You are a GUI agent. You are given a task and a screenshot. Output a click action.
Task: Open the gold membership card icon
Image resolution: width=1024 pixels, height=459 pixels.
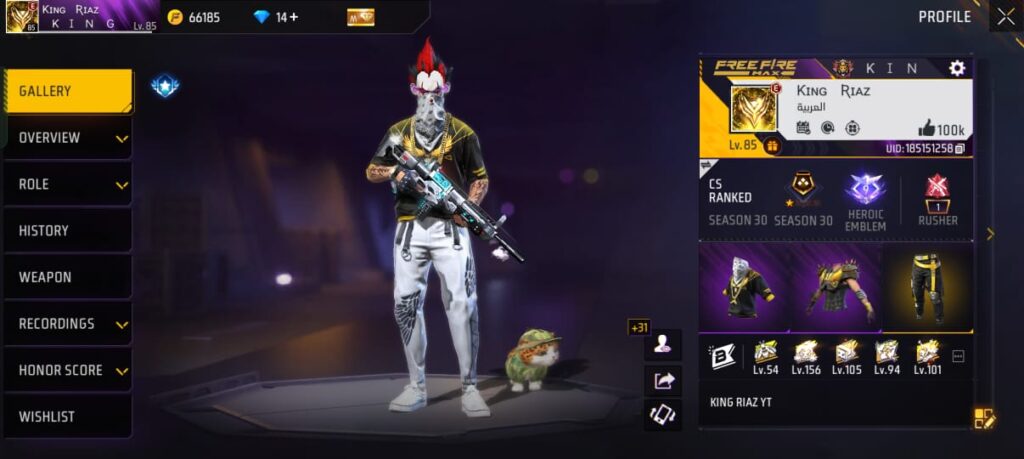coord(360,17)
